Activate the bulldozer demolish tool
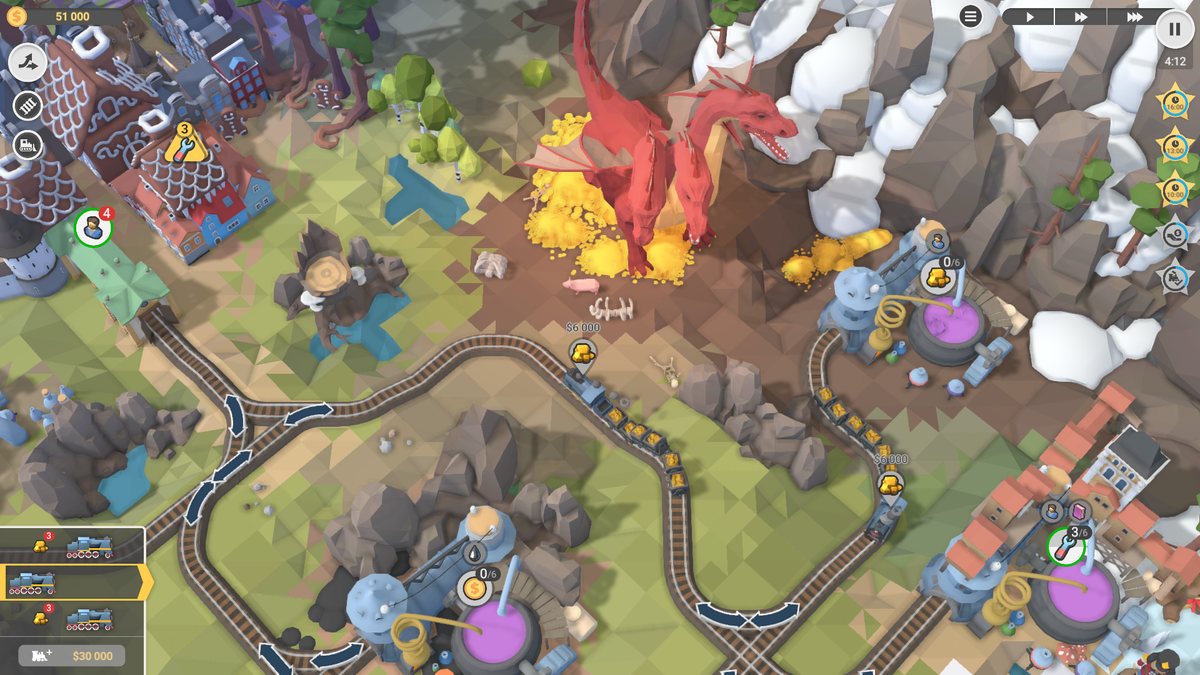This screenshot has width=1200, height=675. click(28, 146)
